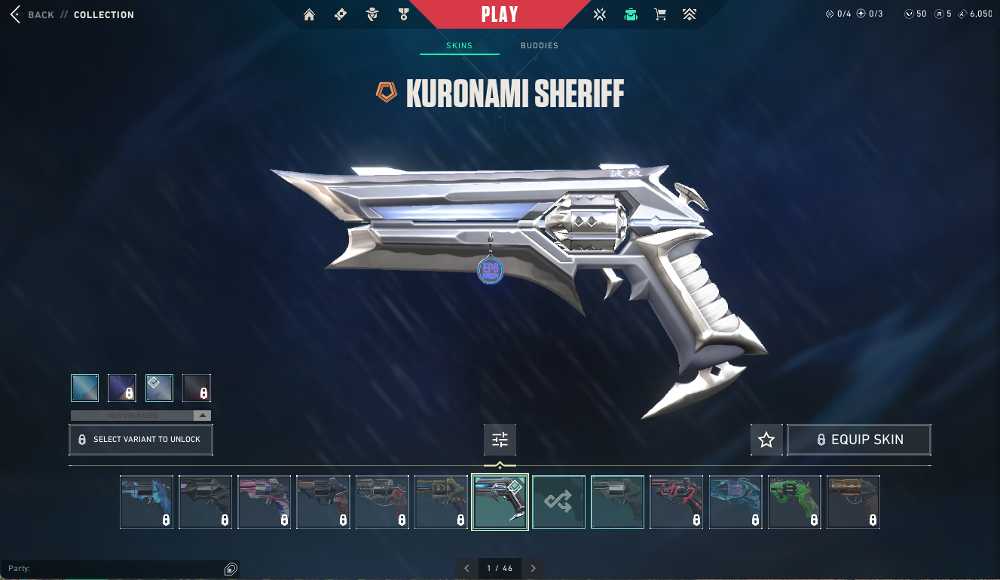
Task: Select the Skins tab
Action: 459,46
